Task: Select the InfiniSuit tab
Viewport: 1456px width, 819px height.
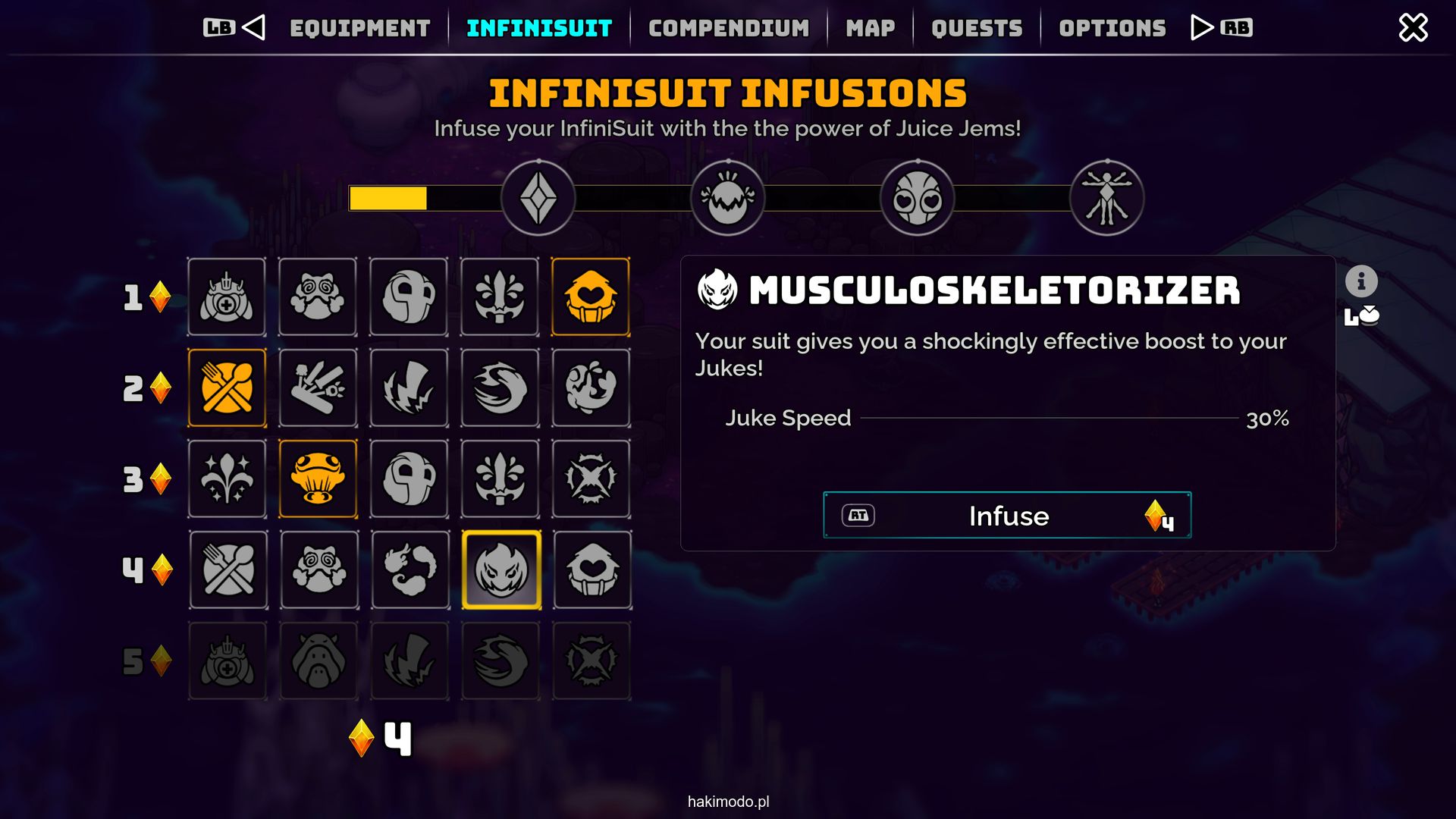Action: coord(539,29)
